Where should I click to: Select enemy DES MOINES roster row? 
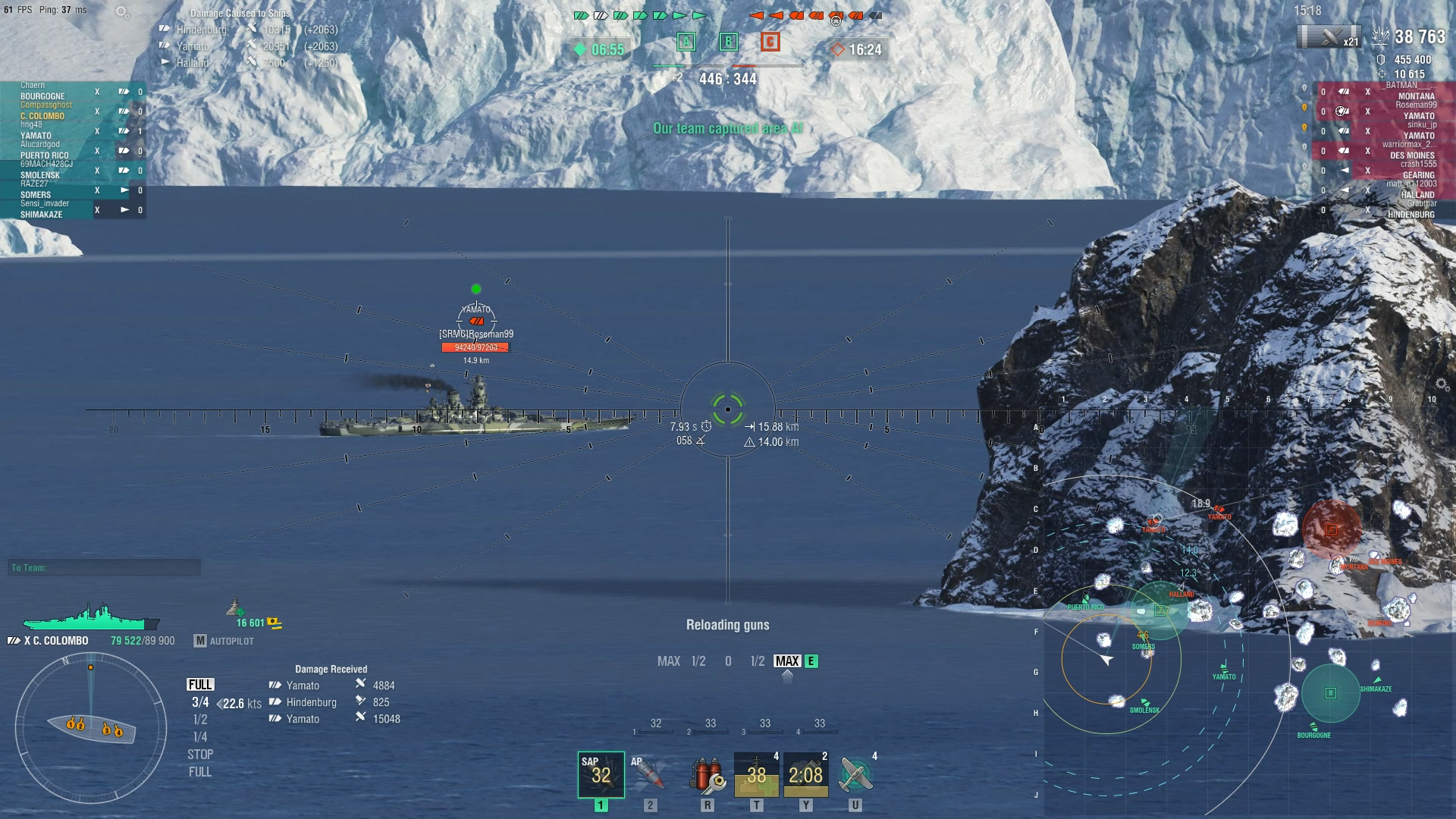[x=1412, y=155]
